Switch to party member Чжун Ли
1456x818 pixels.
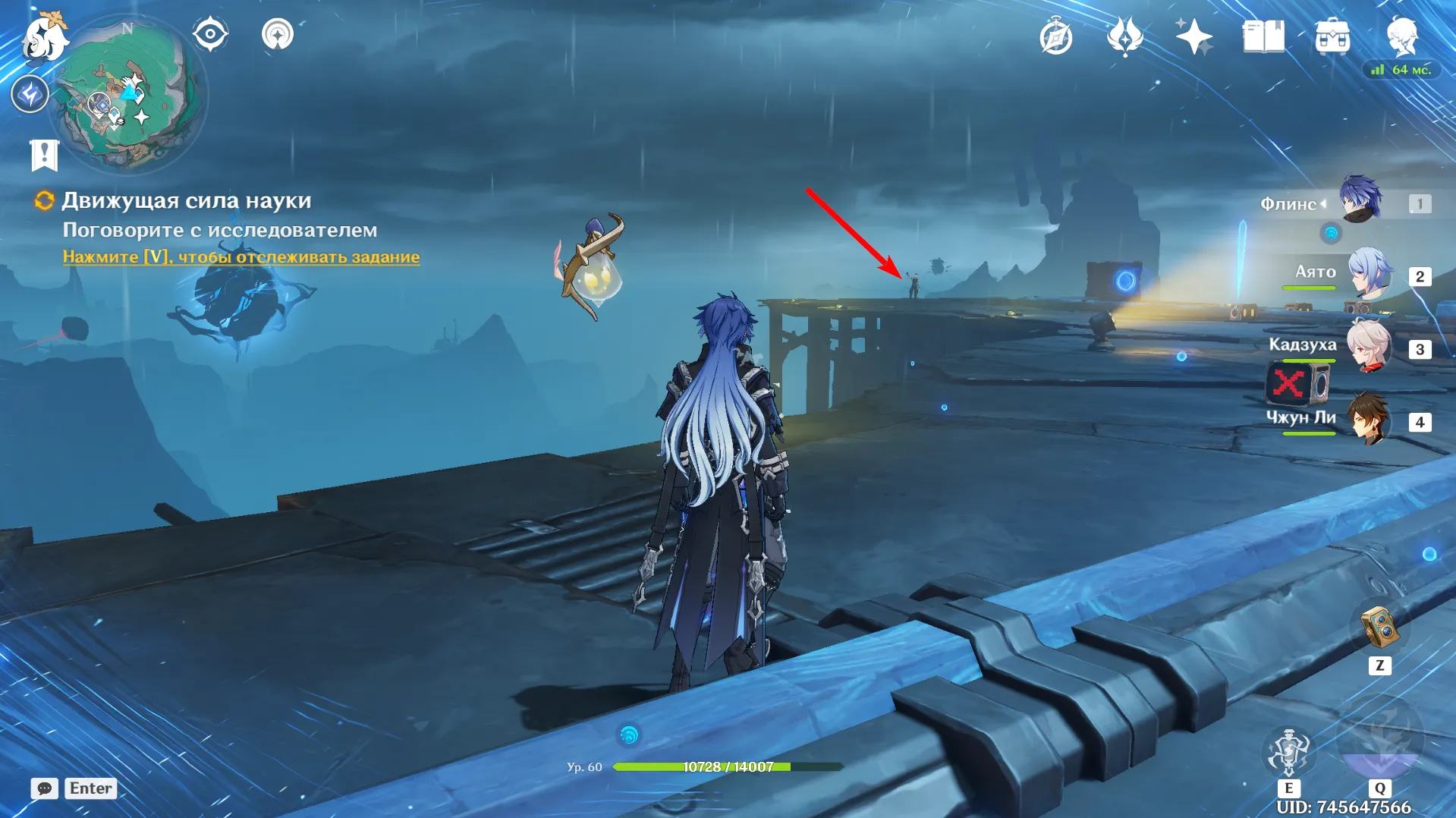[x=1369, y=419]
